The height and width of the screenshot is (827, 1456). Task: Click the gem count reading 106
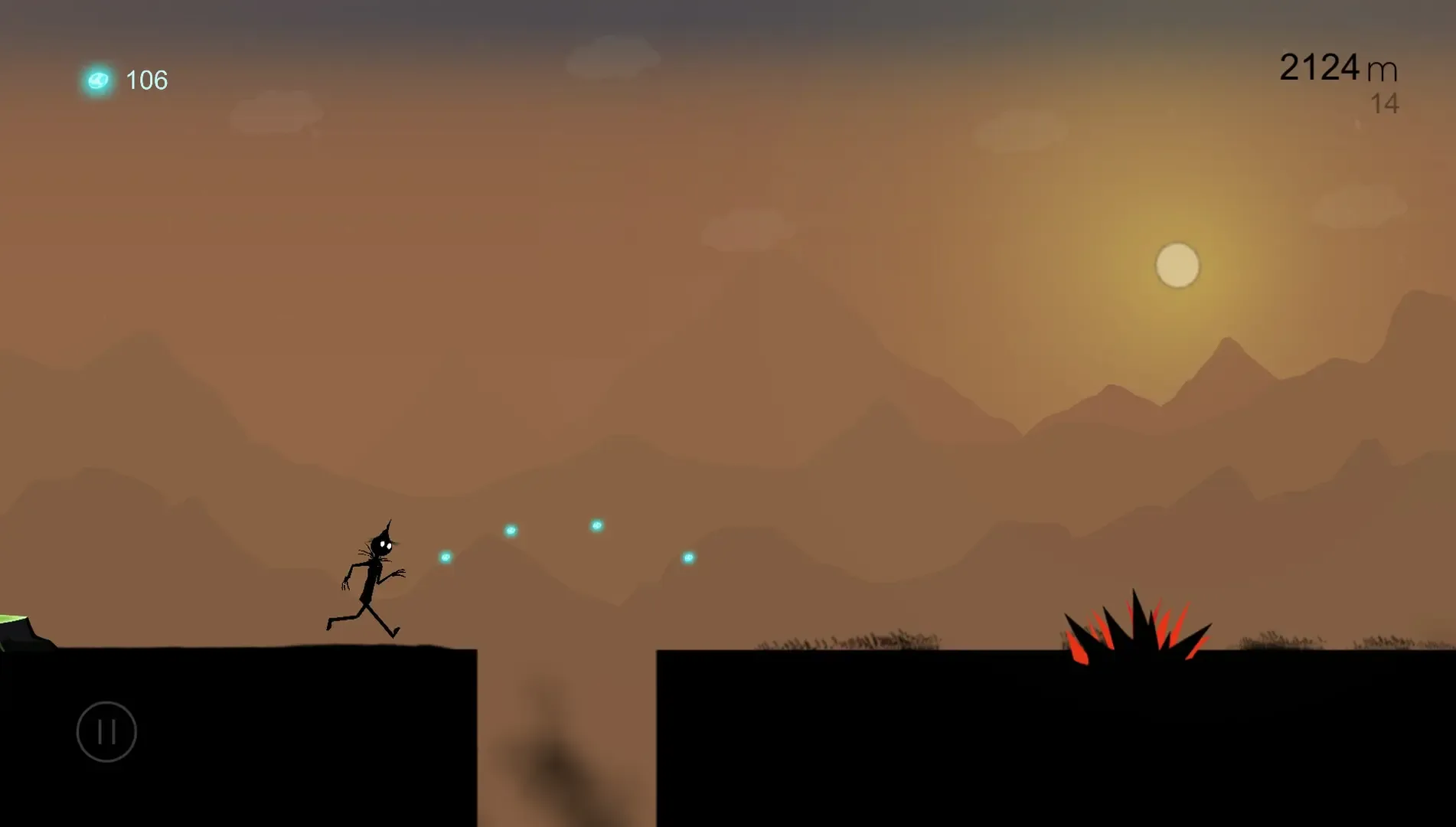click(x=147, y=79)
